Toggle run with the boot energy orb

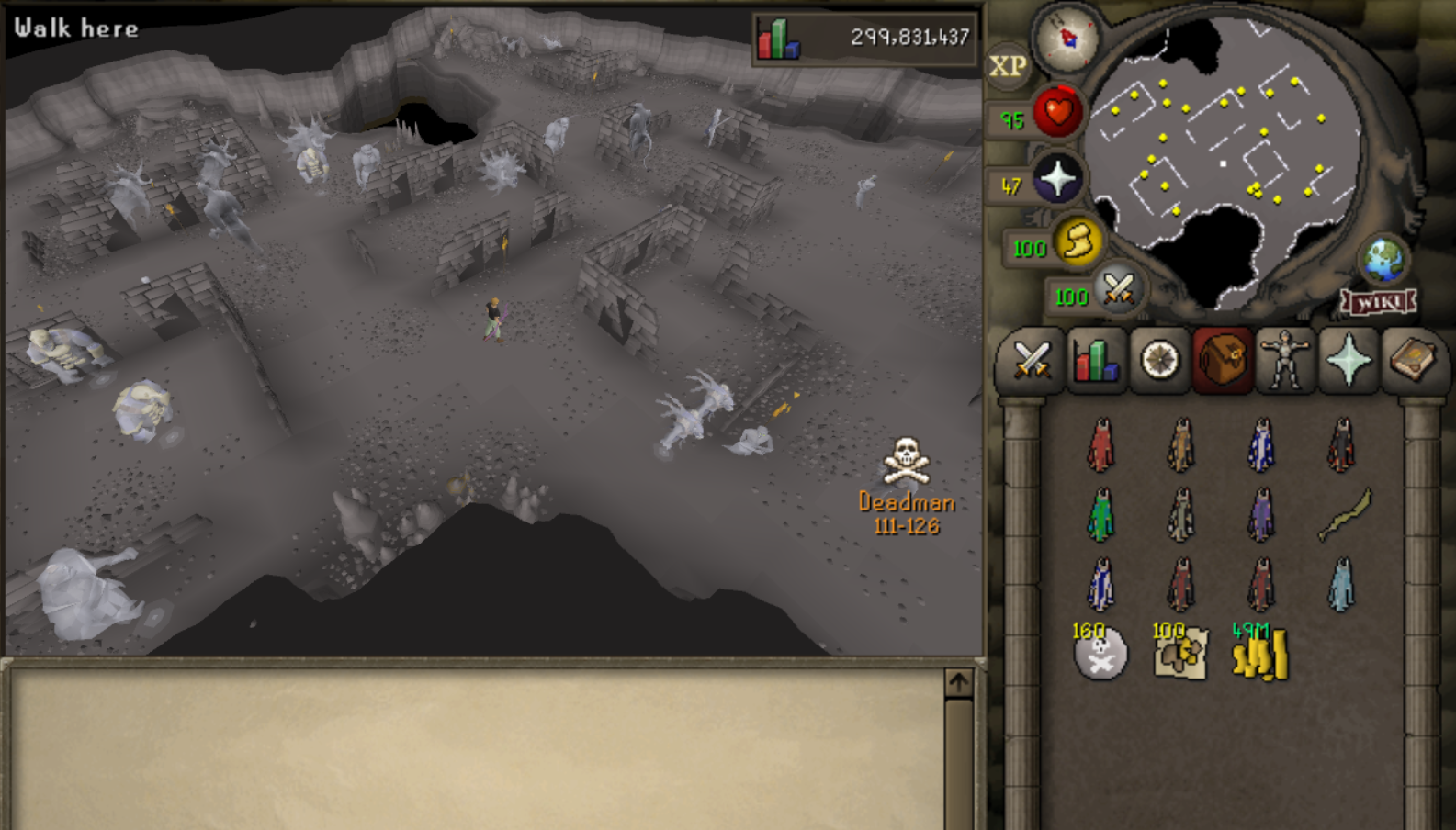point(1077,241)
